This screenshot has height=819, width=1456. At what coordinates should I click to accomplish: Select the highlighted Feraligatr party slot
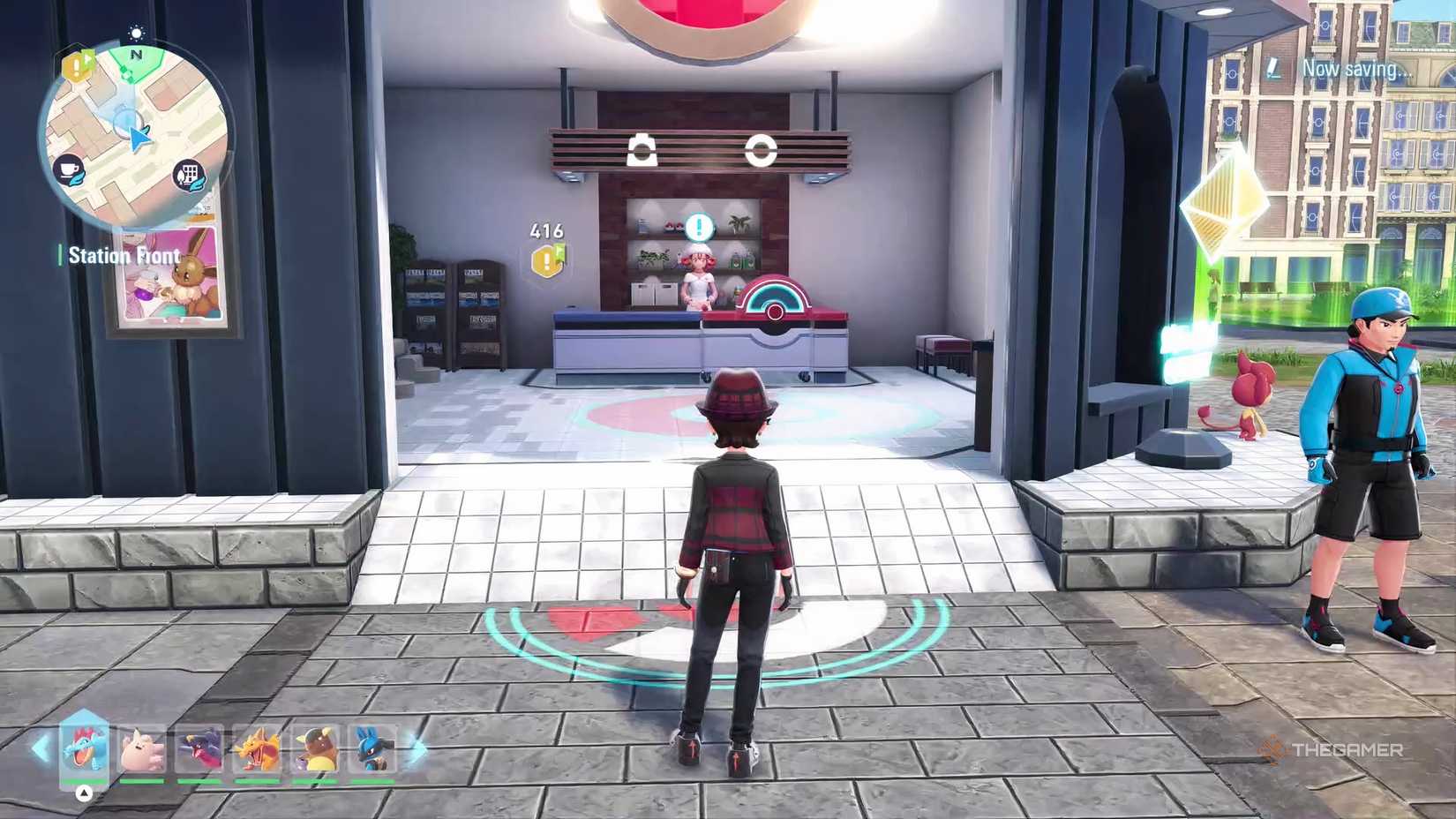[x=85, y=750]
